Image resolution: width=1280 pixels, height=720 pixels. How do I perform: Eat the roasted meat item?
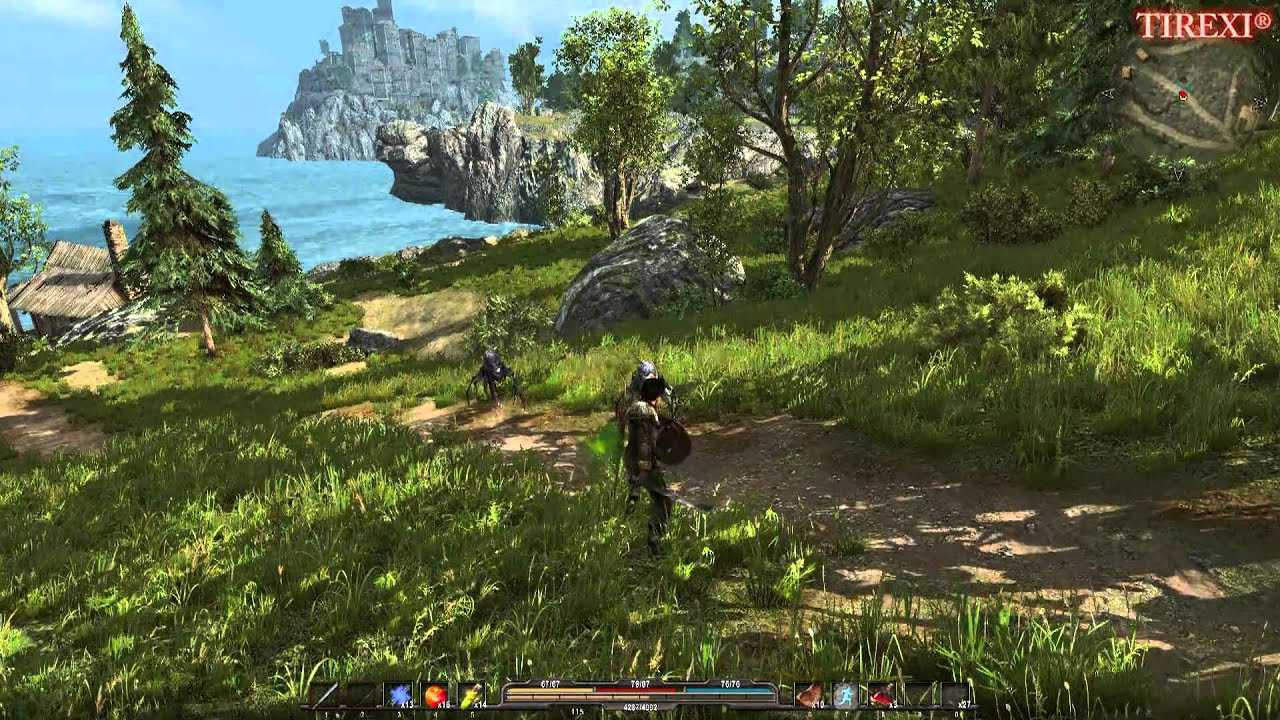pos(809,695)
